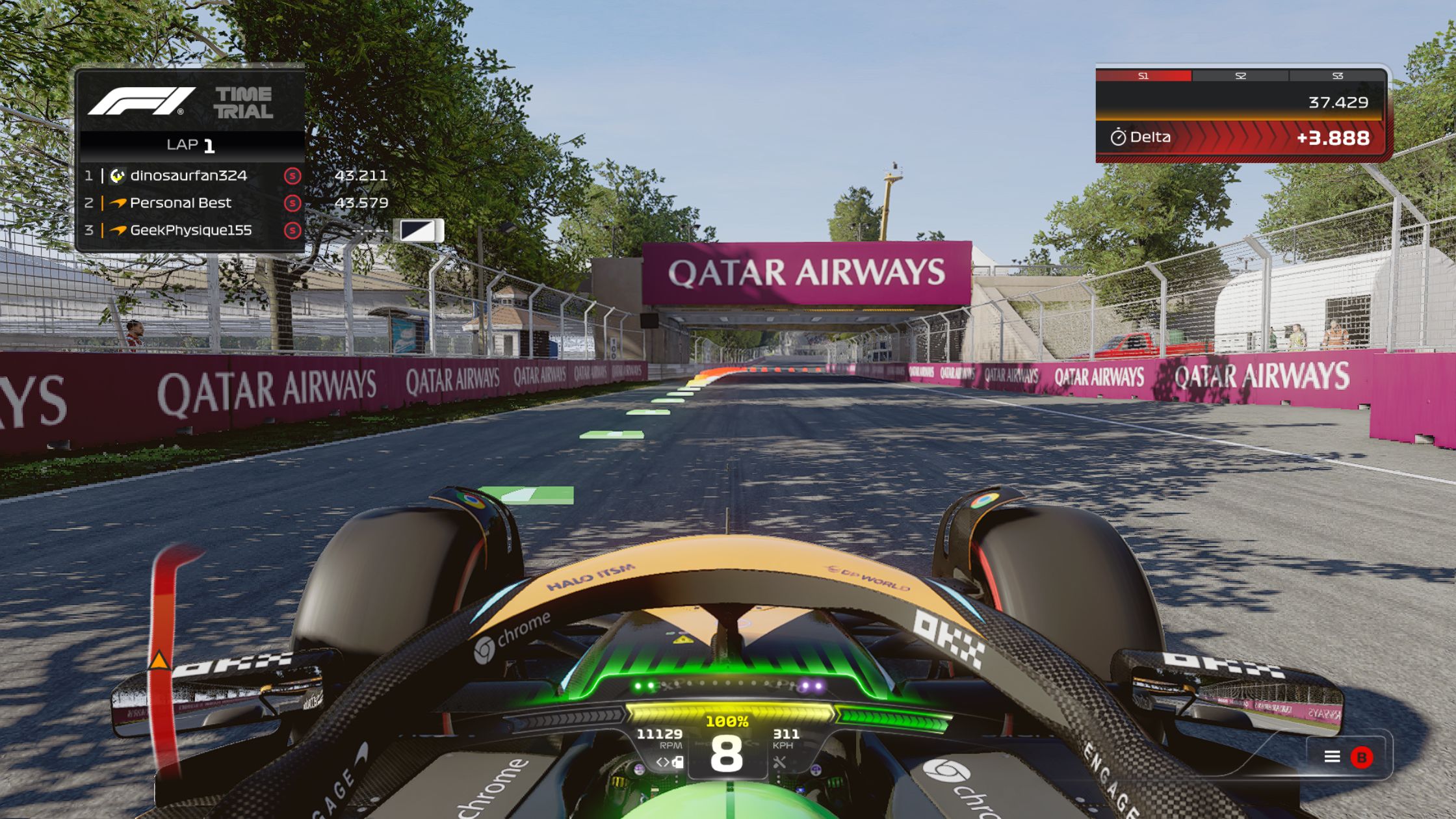Image resolution: width=1456 pixels, height=819 pixels.
Task: Select the wrench setup icon on the wheel display
Action: click(780, 763)
